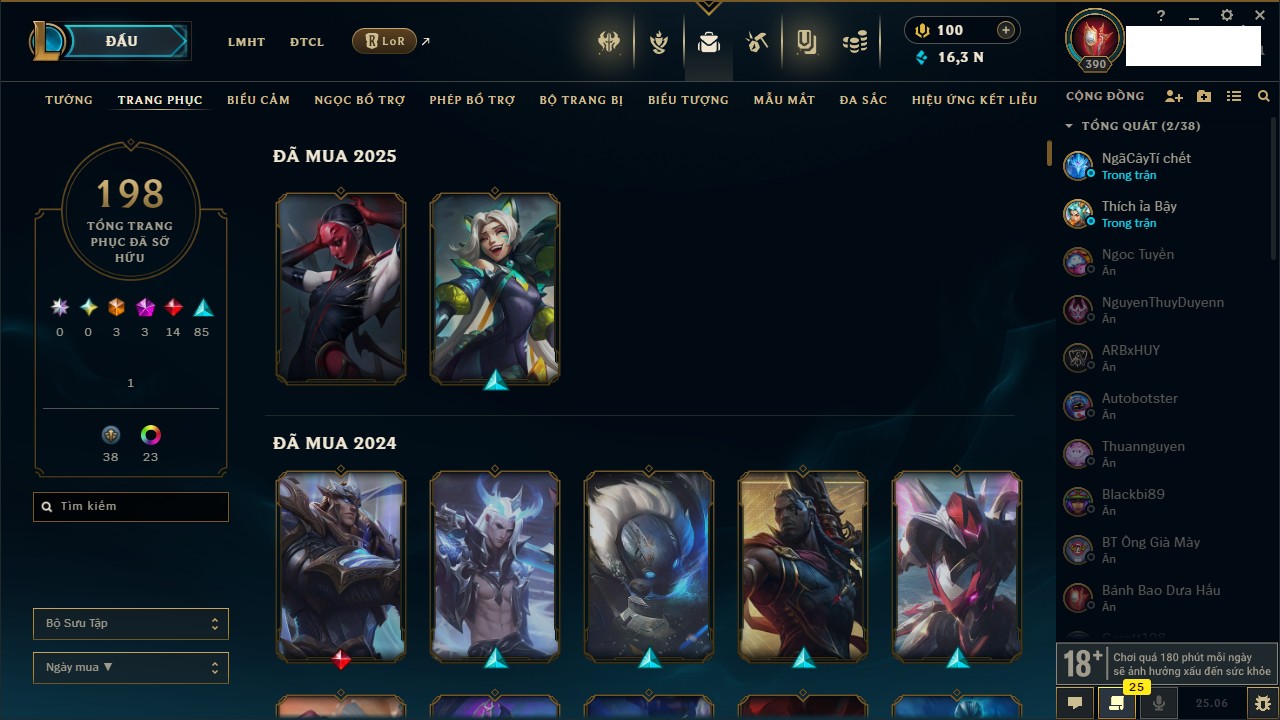The height and width of the screenshot is (720, 1280).
Task: Show the BIỂU TƯỢNG icons tab
Action: [688, 100]
